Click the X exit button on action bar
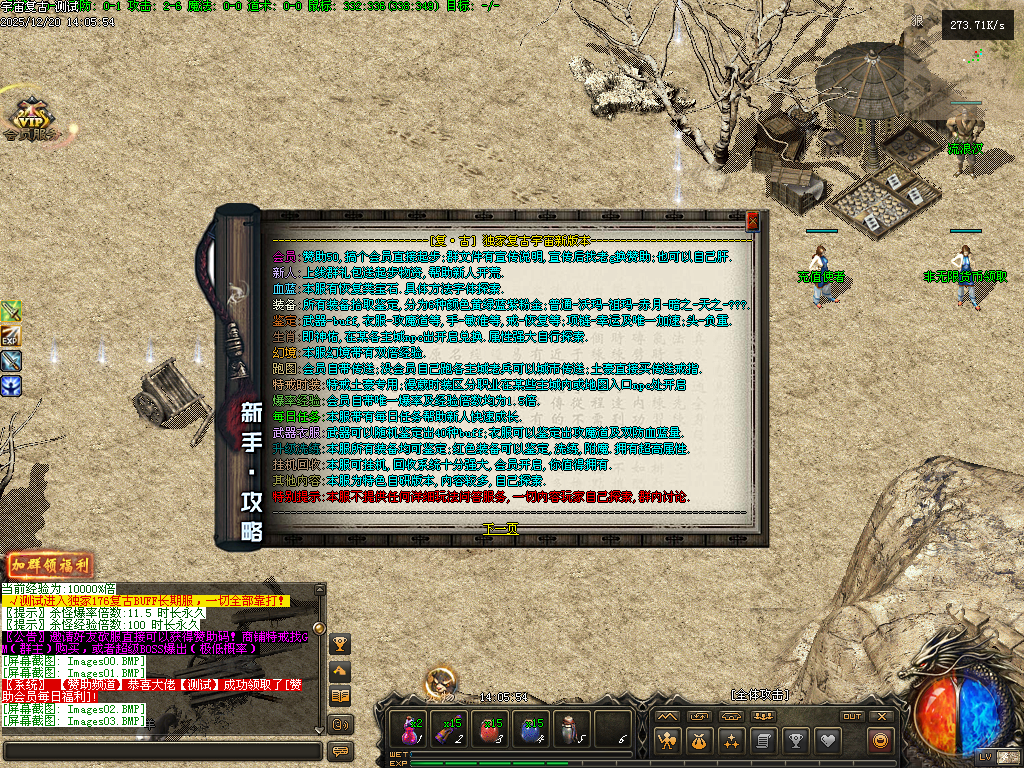The height and width of the screenshot is (768, 1024). click(x=881, y=716)
